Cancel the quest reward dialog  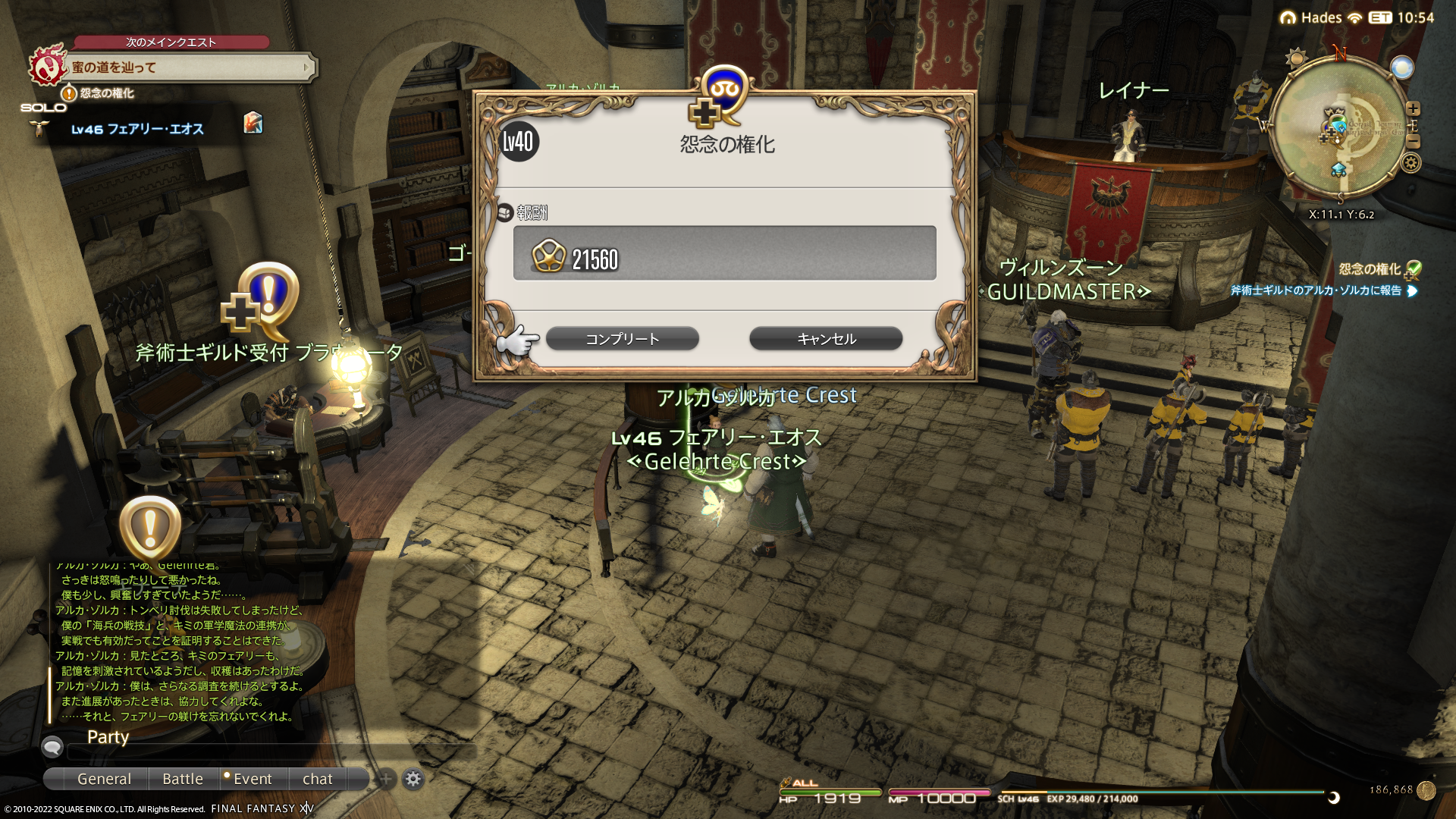[x=826, y=339]
